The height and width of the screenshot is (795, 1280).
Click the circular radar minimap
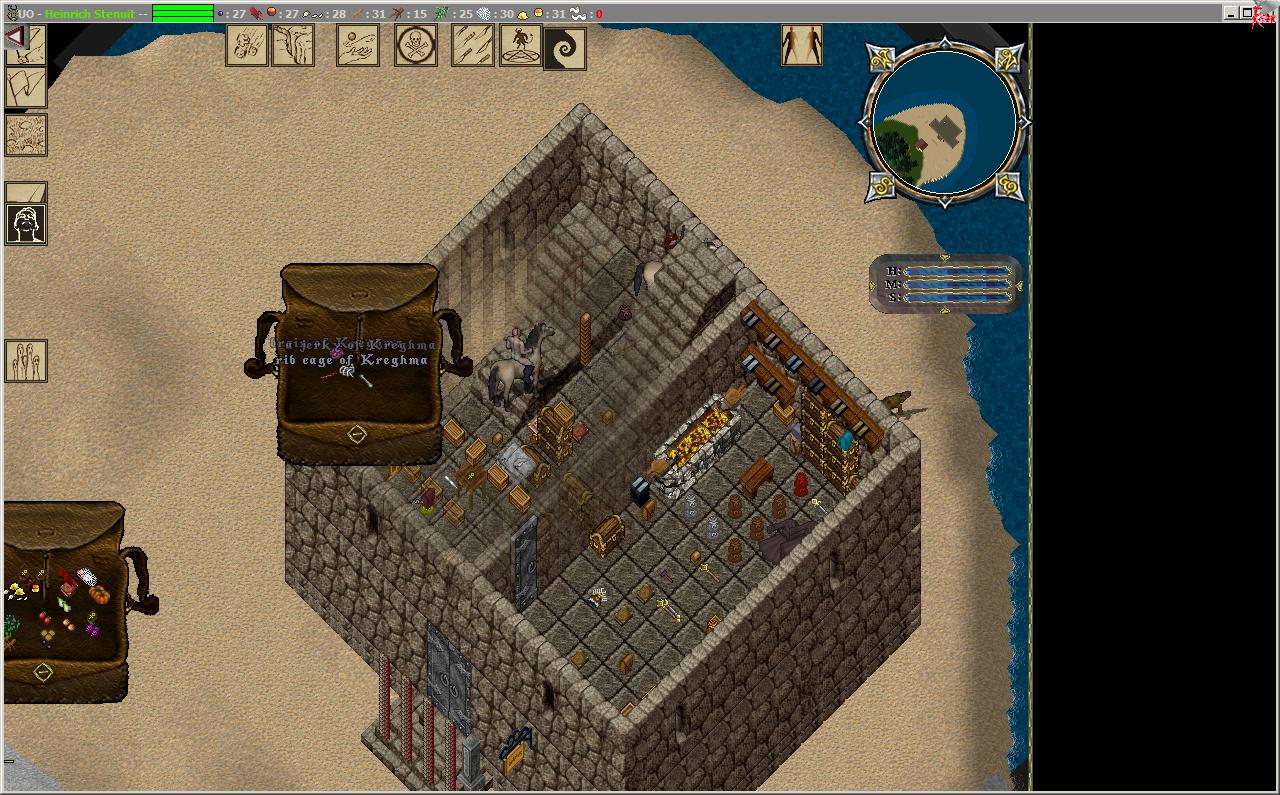(x=944, y=124)
